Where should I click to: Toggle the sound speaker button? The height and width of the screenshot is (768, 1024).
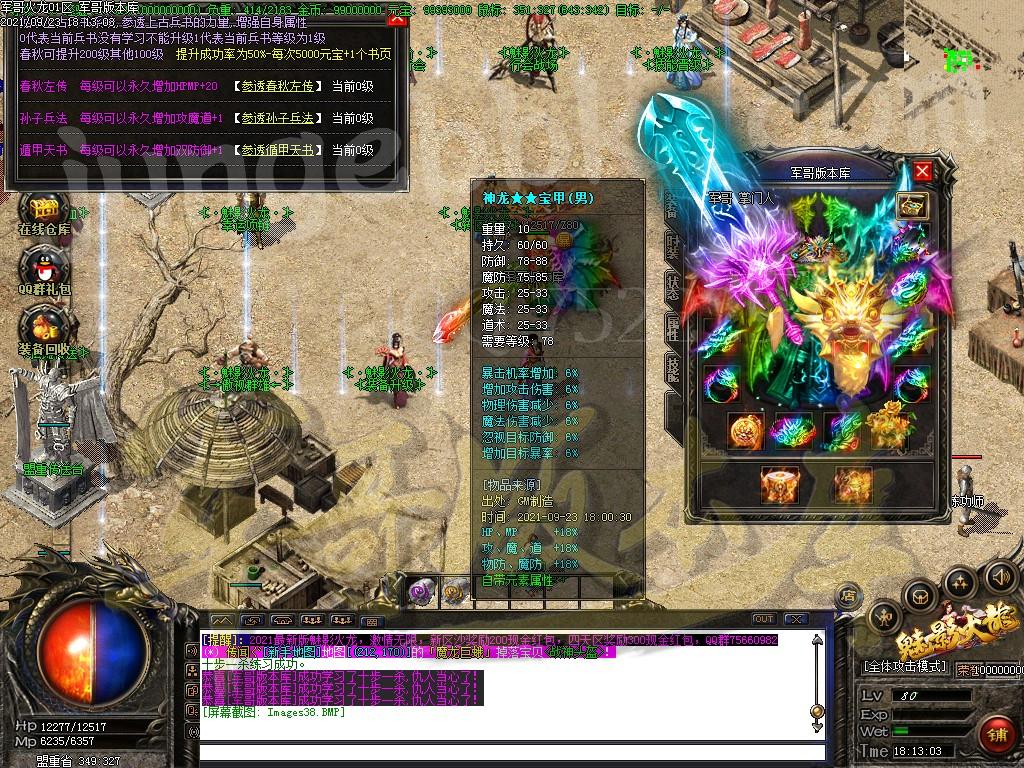(1000, 577)
